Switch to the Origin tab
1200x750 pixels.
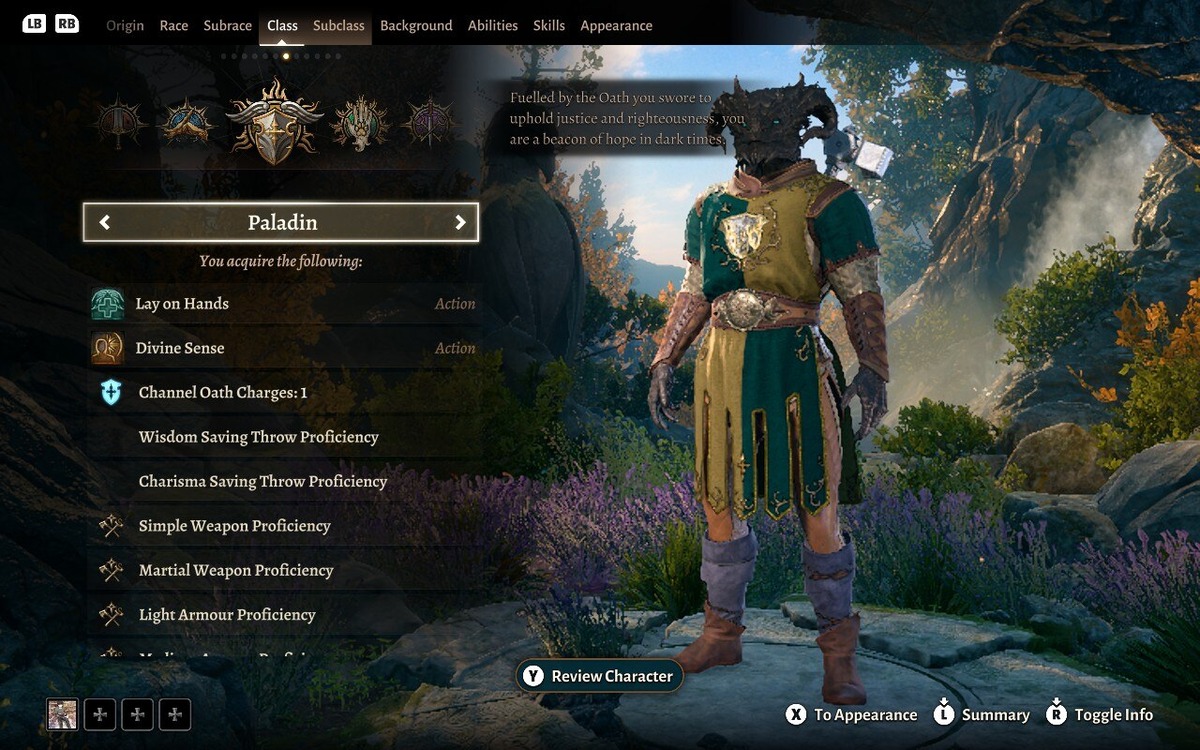tap(125, 26)
